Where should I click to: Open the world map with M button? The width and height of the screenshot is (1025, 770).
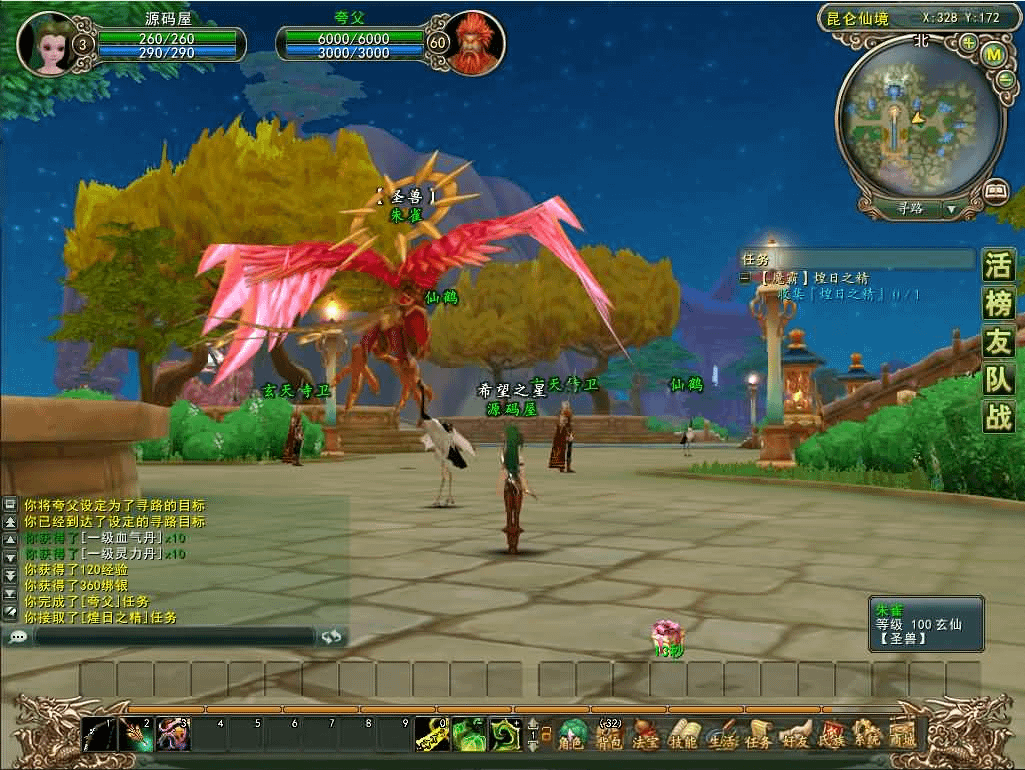click(994, 55)
